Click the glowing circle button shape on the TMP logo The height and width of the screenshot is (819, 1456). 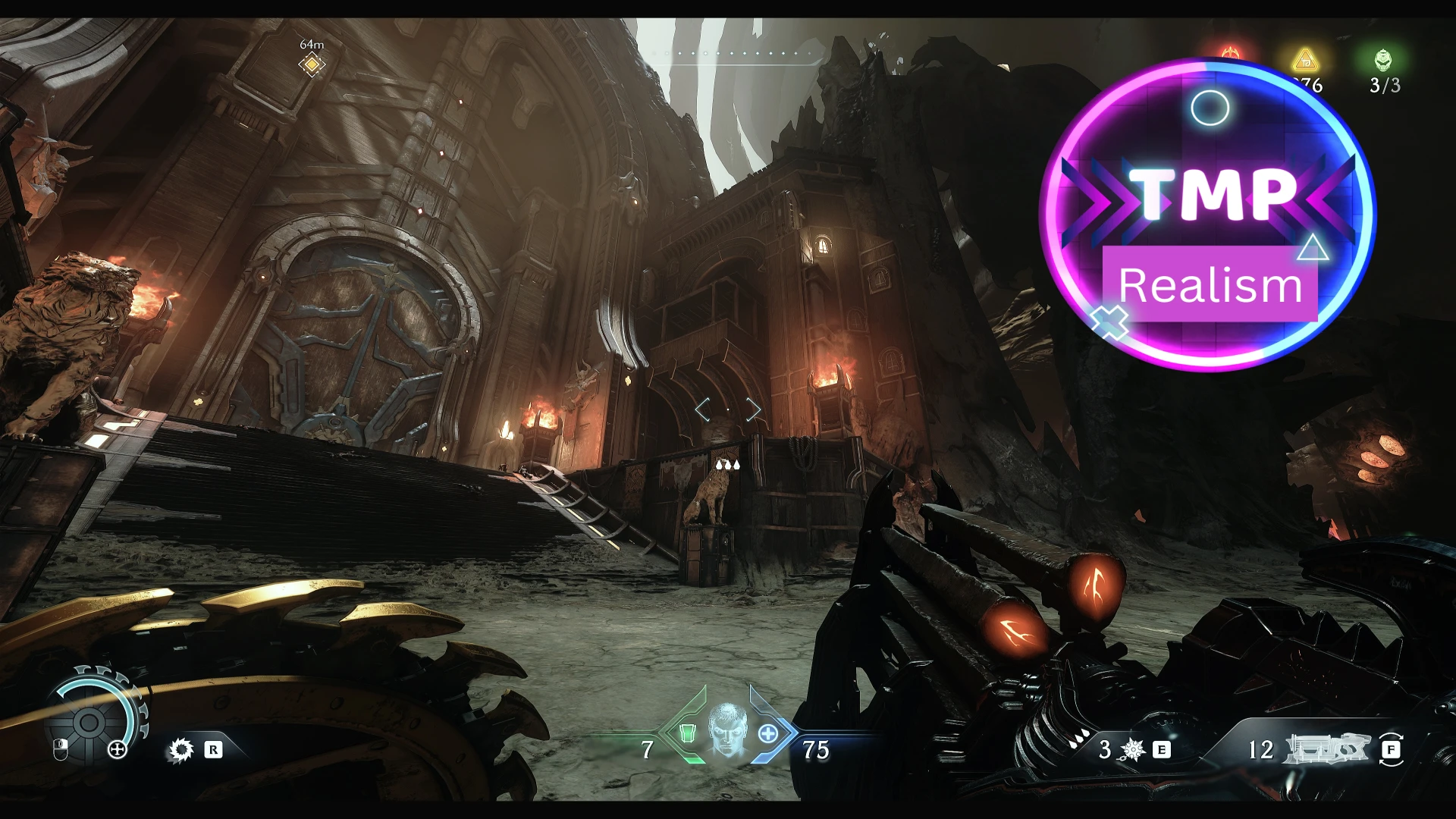[1209, 107]
